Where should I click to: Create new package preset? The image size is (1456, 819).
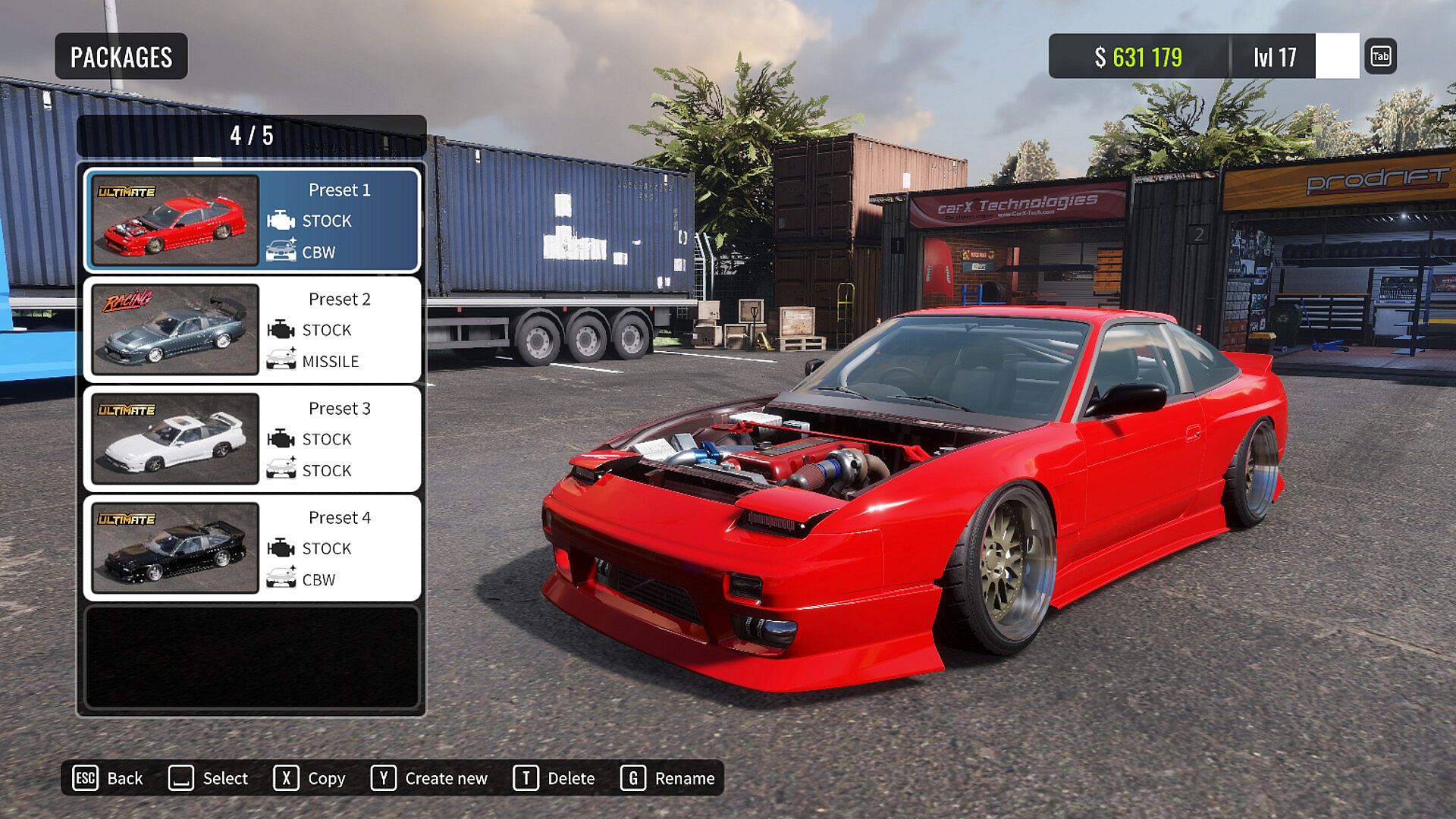[429, 778]
